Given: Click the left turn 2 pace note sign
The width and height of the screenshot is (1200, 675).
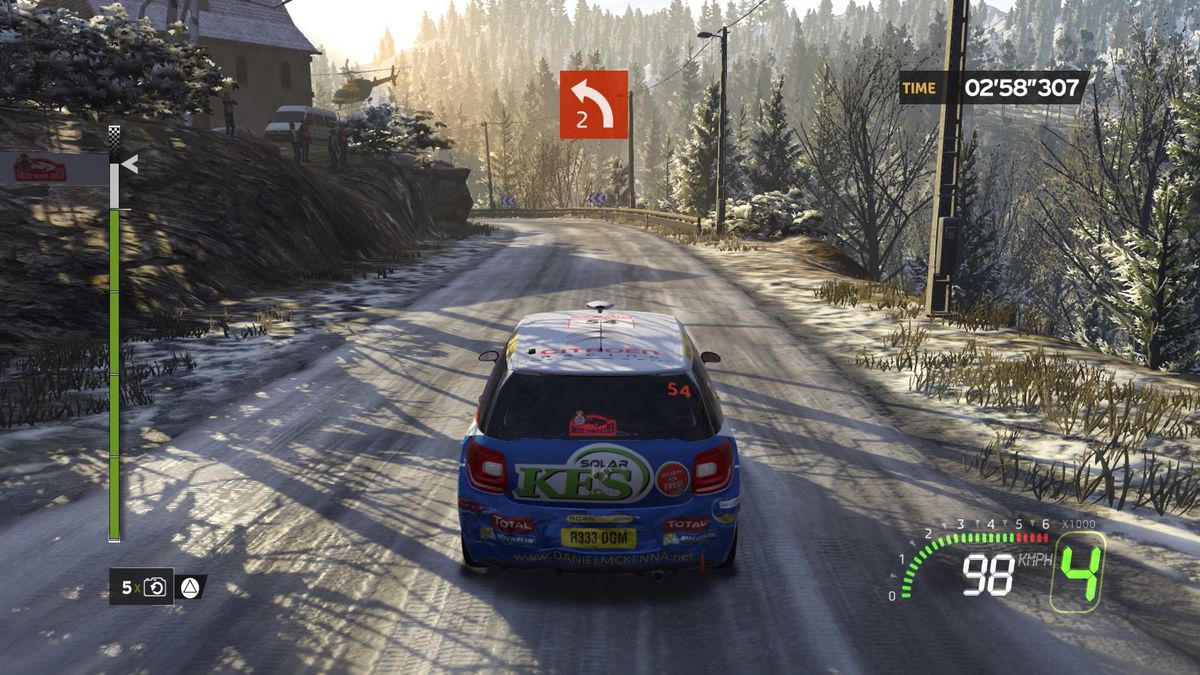Looking at the screenshot, I should coord(594,104).
